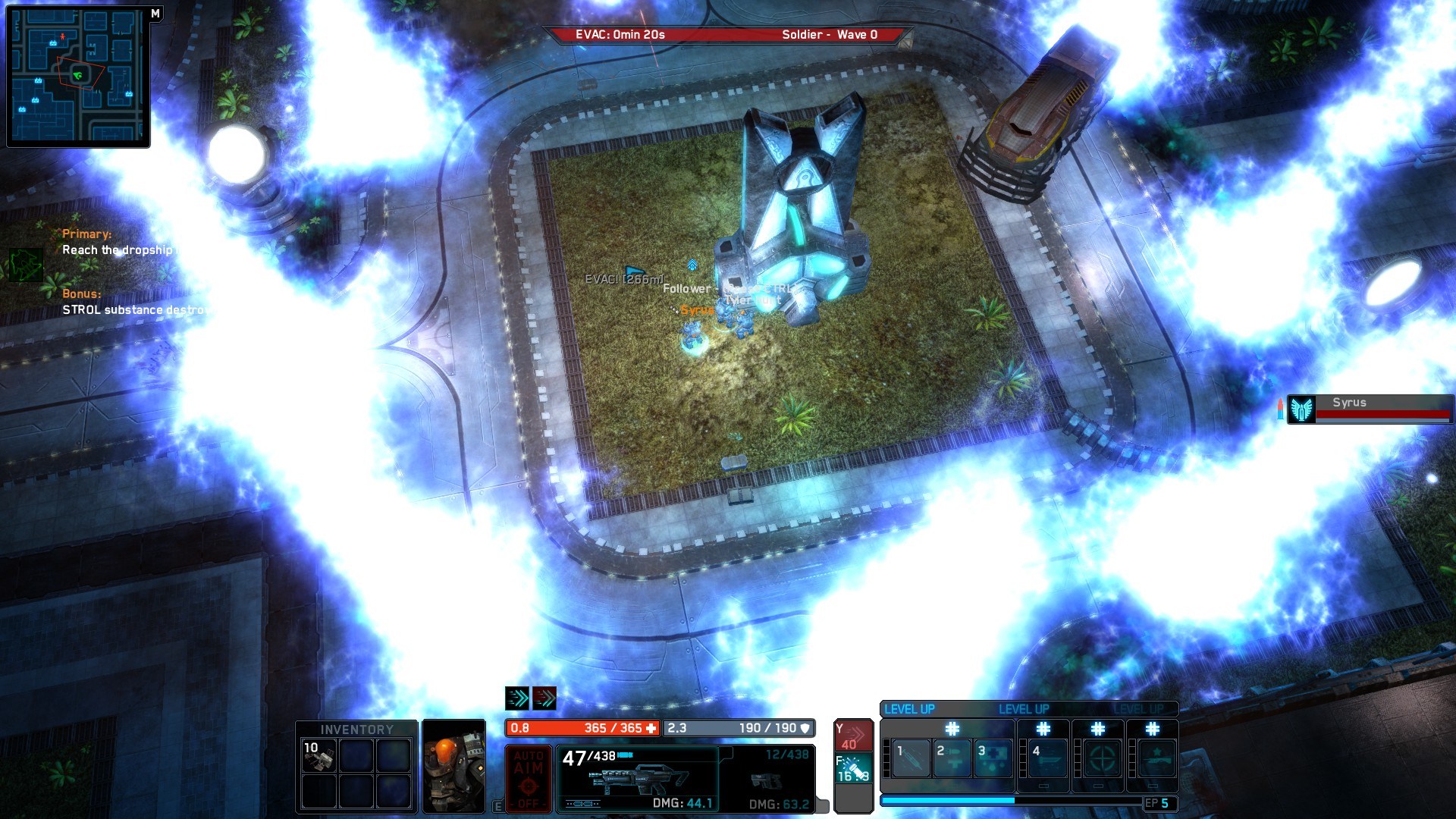Open the minimap in the corner

coord(76,76)
